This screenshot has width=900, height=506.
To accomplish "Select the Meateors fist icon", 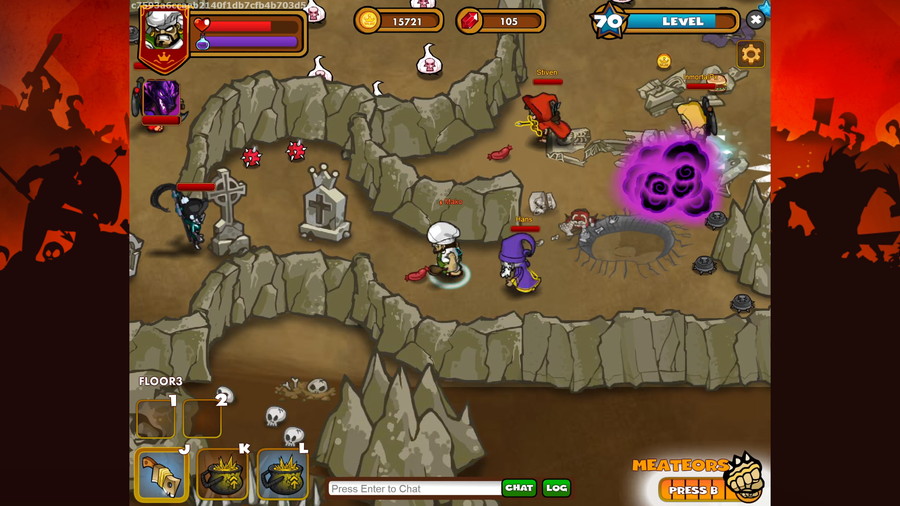I will (742, 479).
